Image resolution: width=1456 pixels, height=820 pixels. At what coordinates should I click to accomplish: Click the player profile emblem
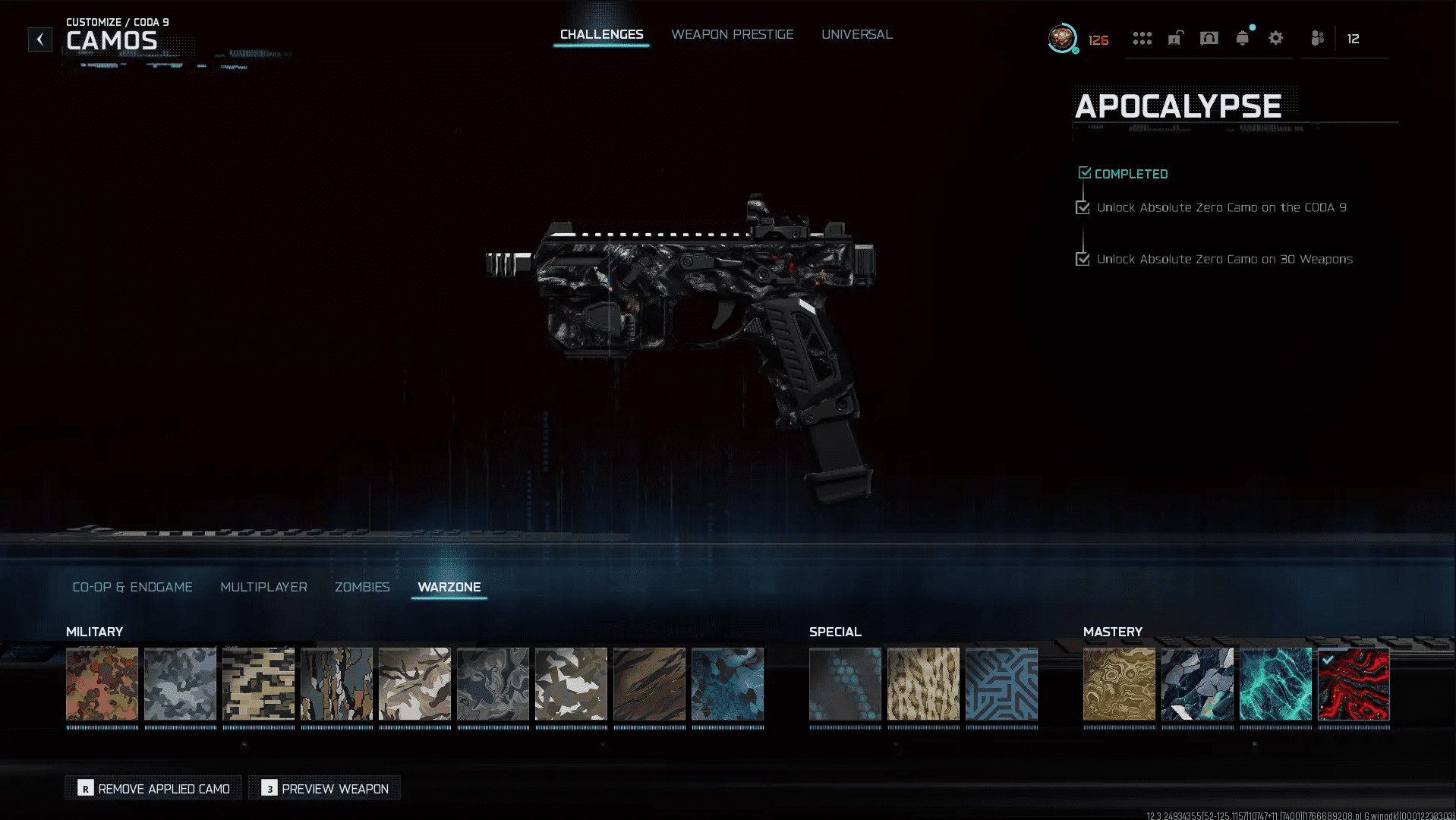(1062, 39)
